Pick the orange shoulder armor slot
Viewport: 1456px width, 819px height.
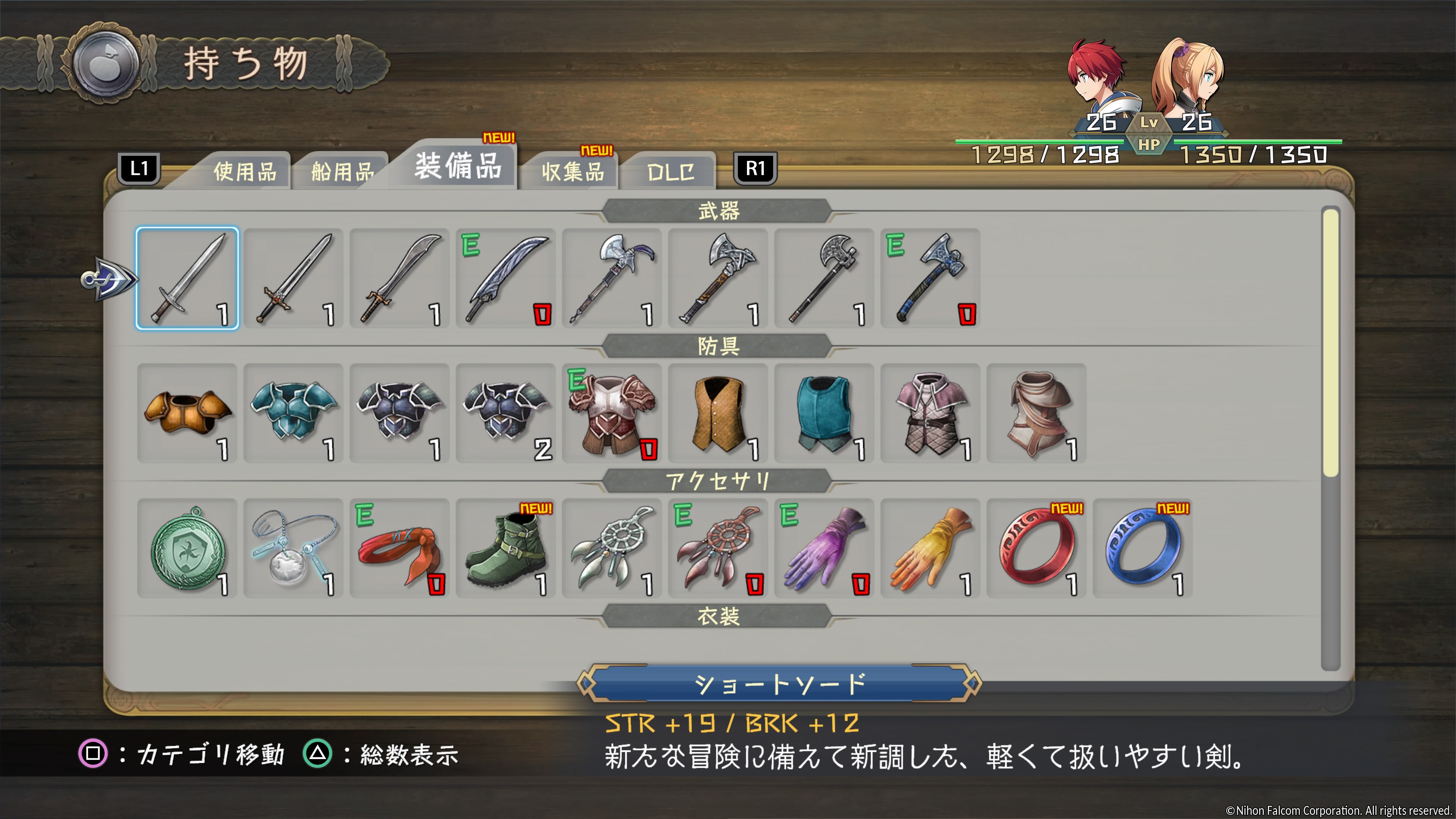[x=187, y=413]
